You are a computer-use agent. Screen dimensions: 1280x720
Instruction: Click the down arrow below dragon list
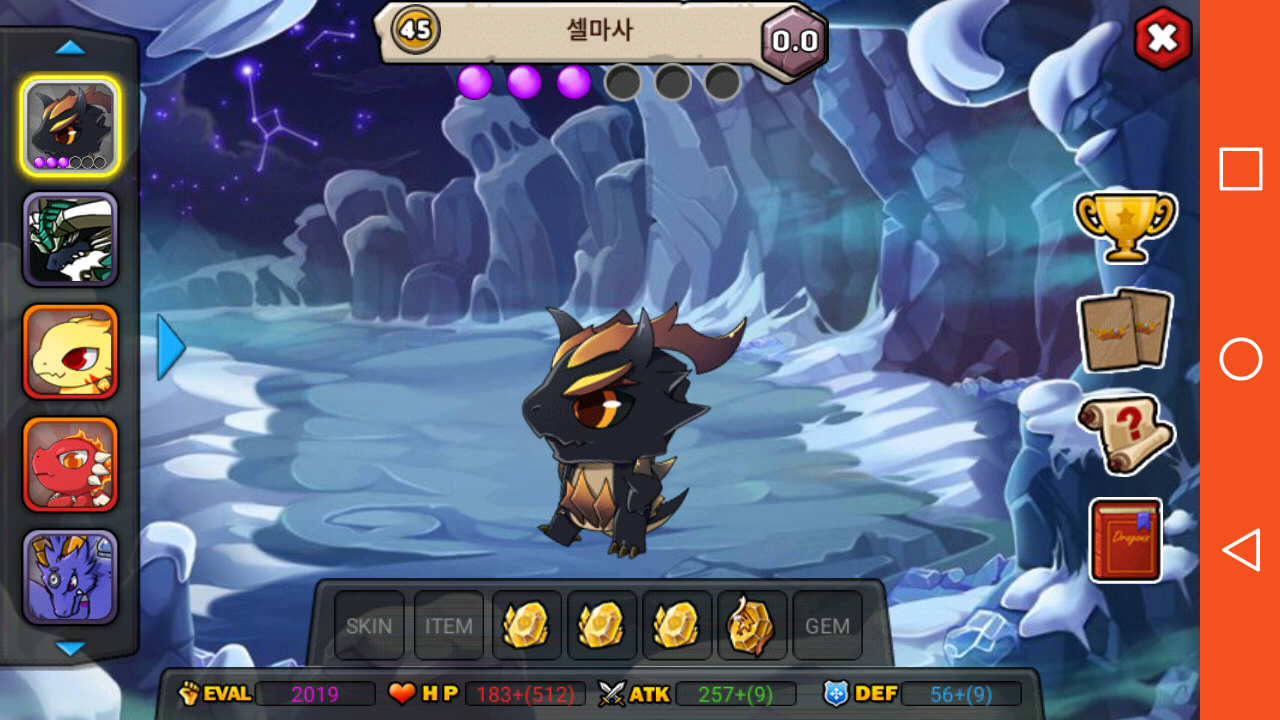click(x=70, y=649)
